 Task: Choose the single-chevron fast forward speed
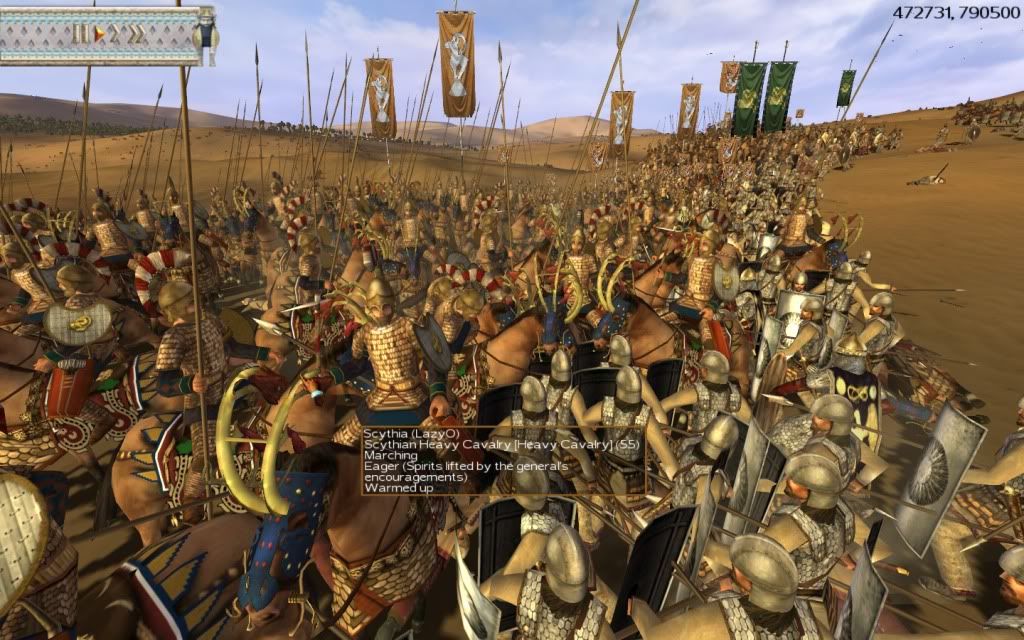click(115, 33)
